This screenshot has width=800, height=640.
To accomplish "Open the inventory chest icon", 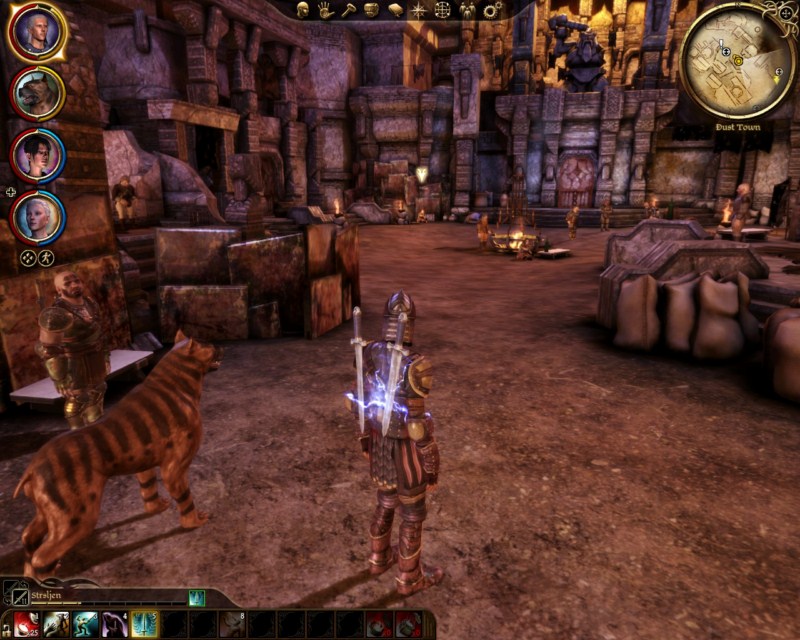I will [371, 10].
